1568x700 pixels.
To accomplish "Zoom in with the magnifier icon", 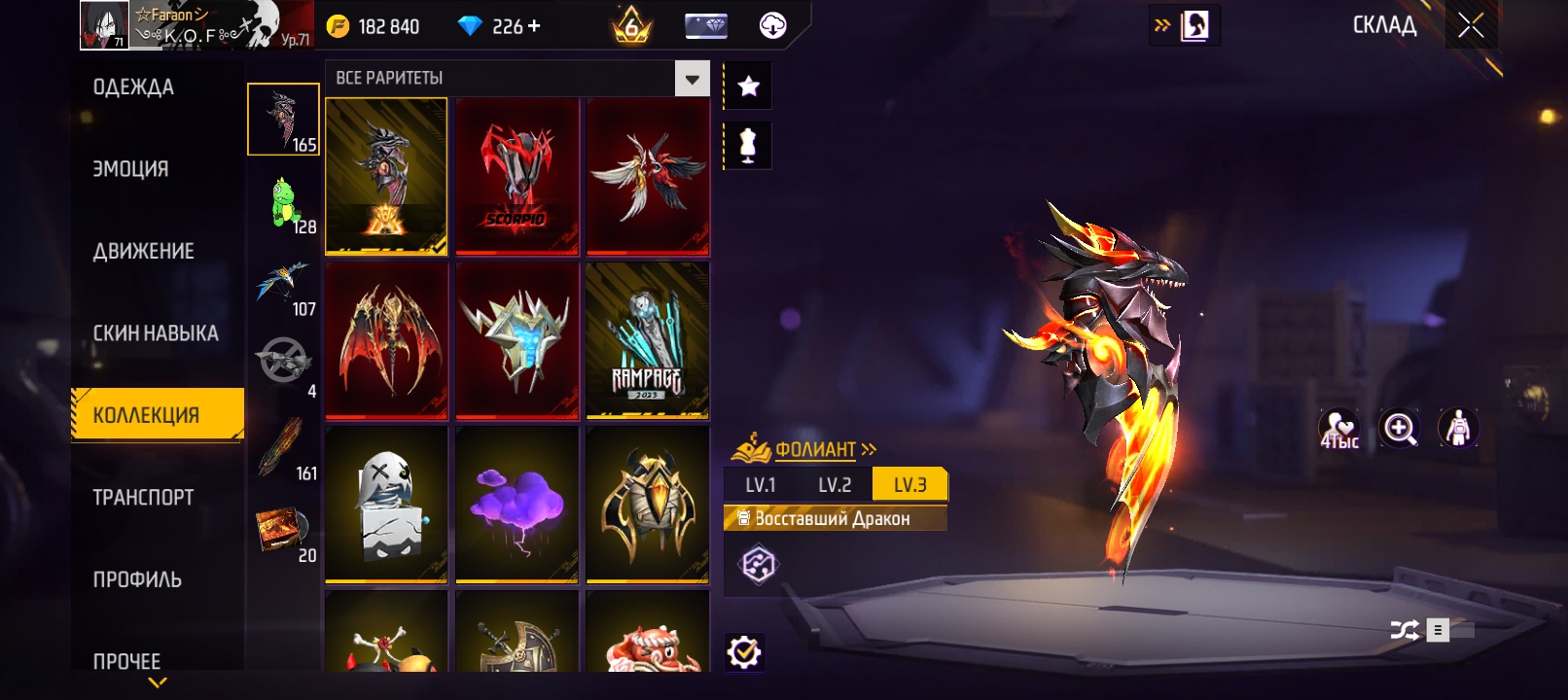I will (1399, 429).
